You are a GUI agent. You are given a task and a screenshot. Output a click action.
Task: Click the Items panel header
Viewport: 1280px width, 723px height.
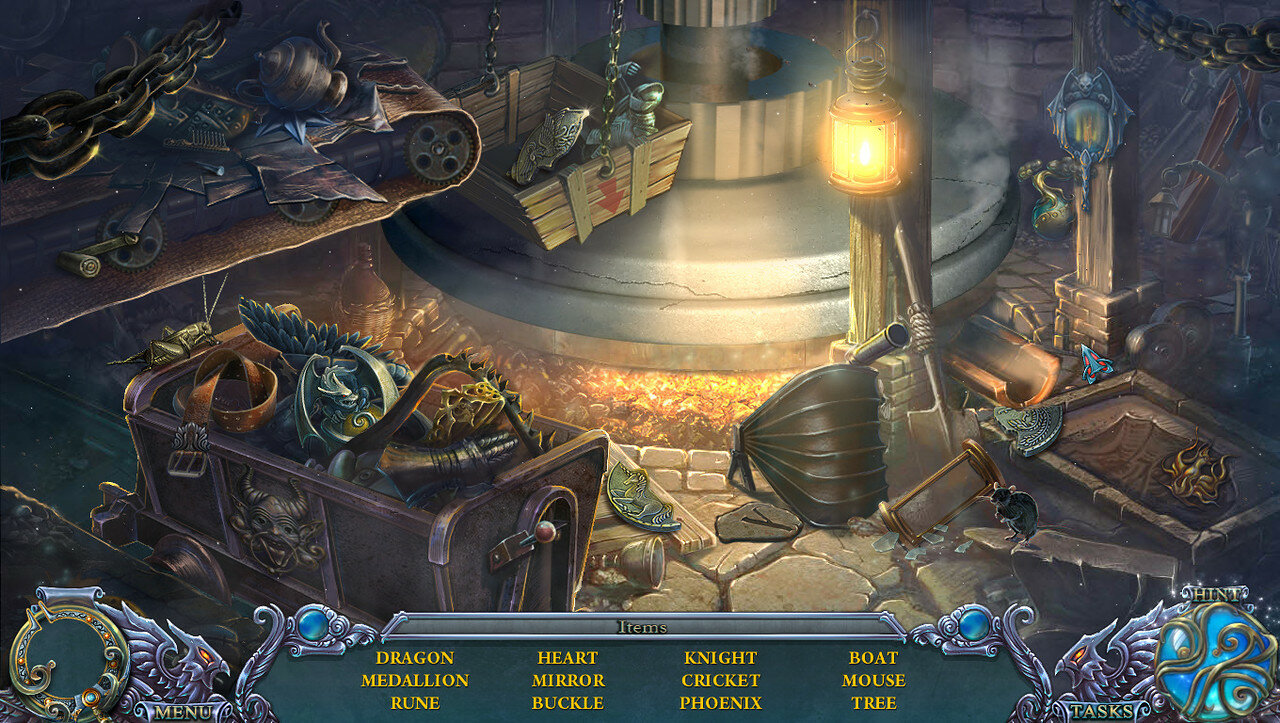tap(641, 627)
